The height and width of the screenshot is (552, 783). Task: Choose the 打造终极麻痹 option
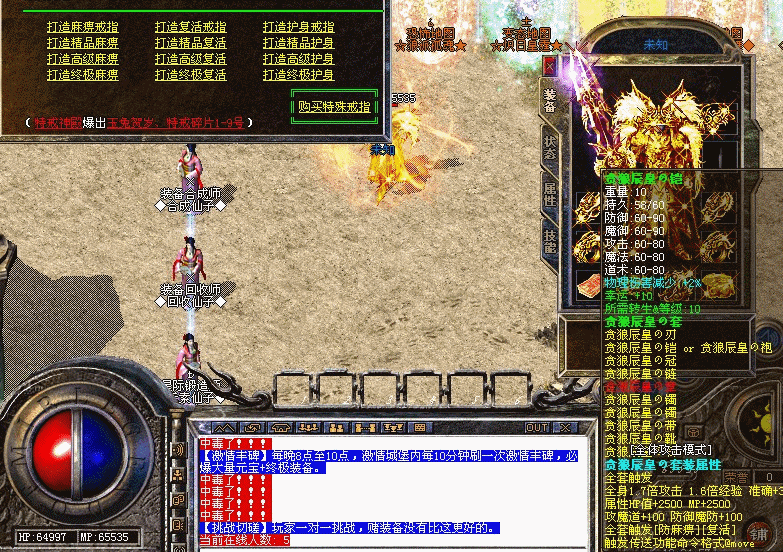click(82, 75)
